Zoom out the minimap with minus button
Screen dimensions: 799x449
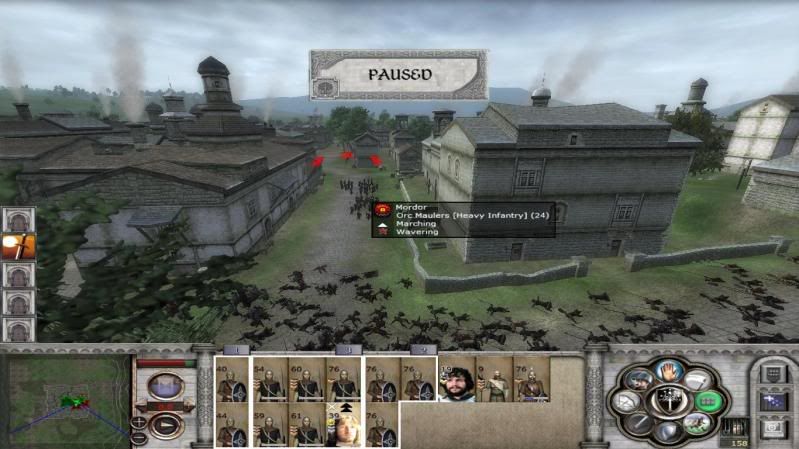pyautogui.click(x=138, y=437)
